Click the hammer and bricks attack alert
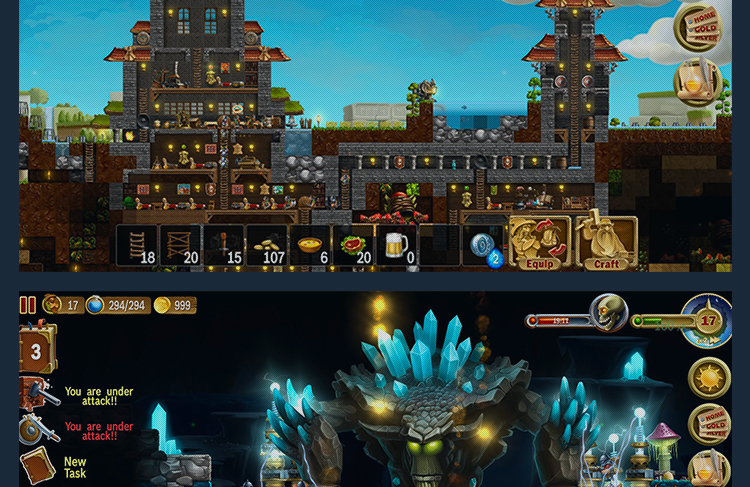 [36, 393]
